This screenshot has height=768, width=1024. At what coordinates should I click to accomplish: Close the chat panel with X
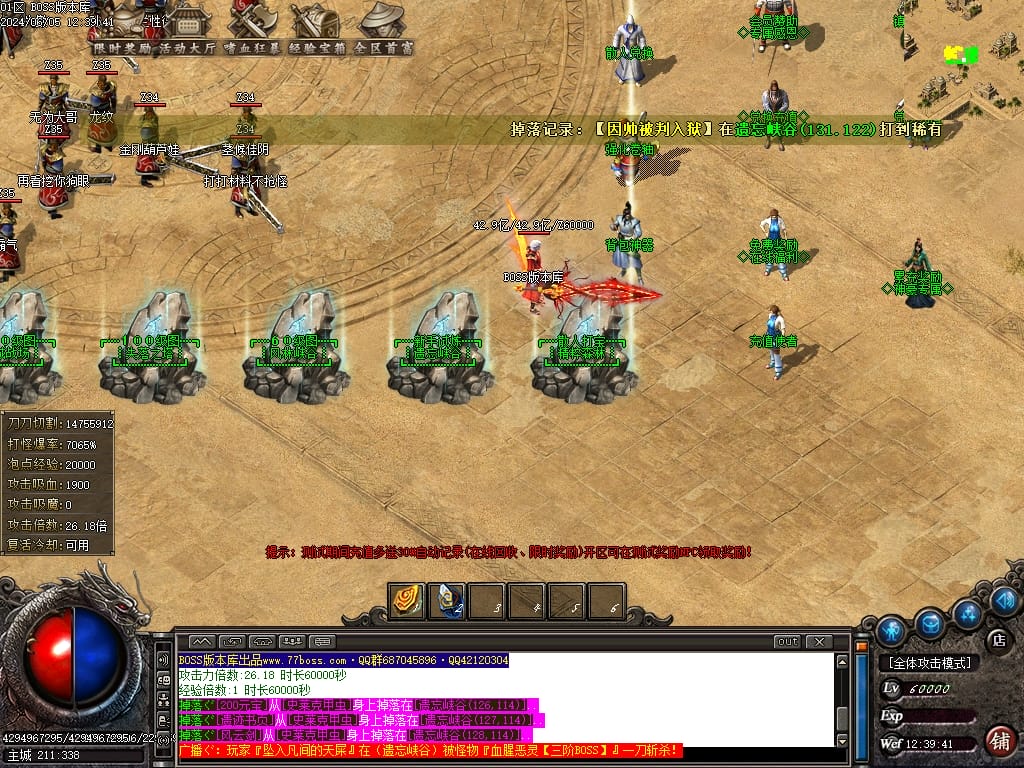pos(819,641)
